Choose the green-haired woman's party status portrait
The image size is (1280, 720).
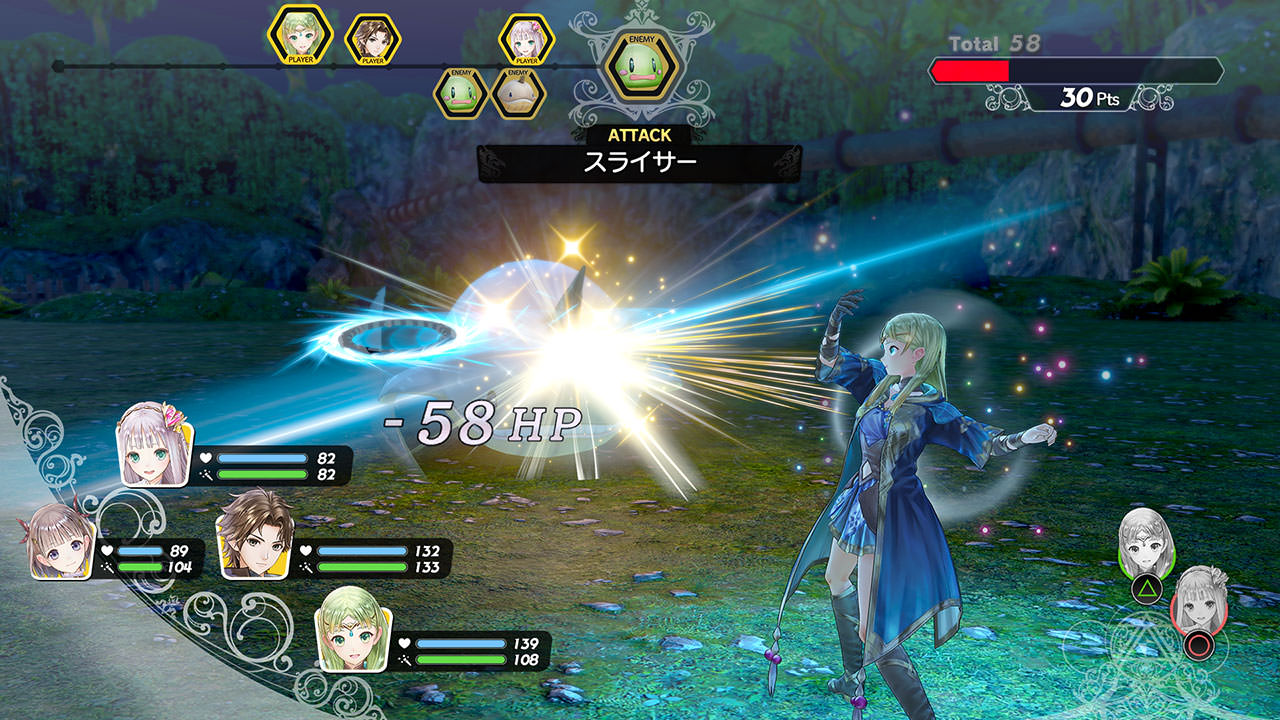coord(352,629)
